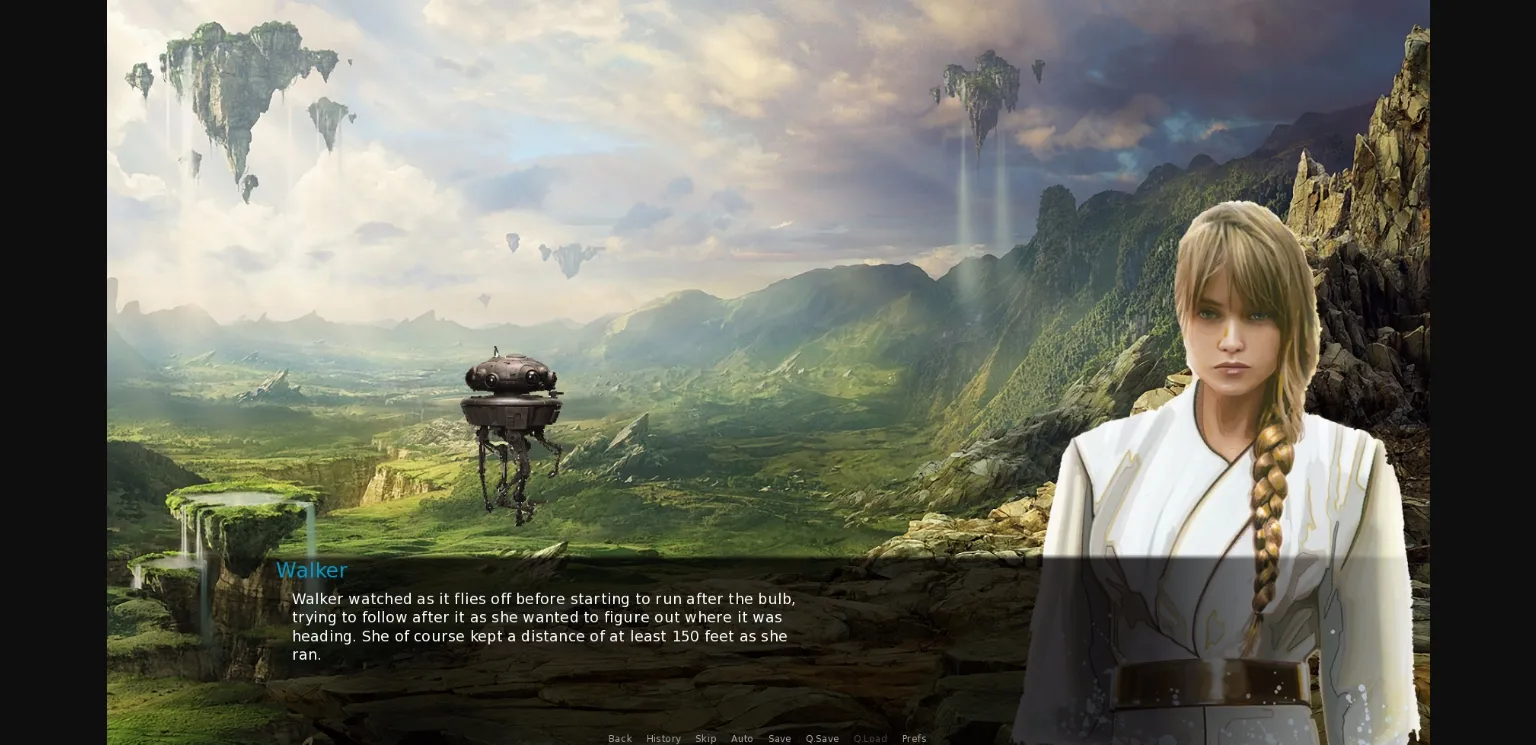Viewport: 1536px width, 745px height.
Task: Click the dialogue text to advance the story
Action: pyautogui.click(x=543, y=626)
